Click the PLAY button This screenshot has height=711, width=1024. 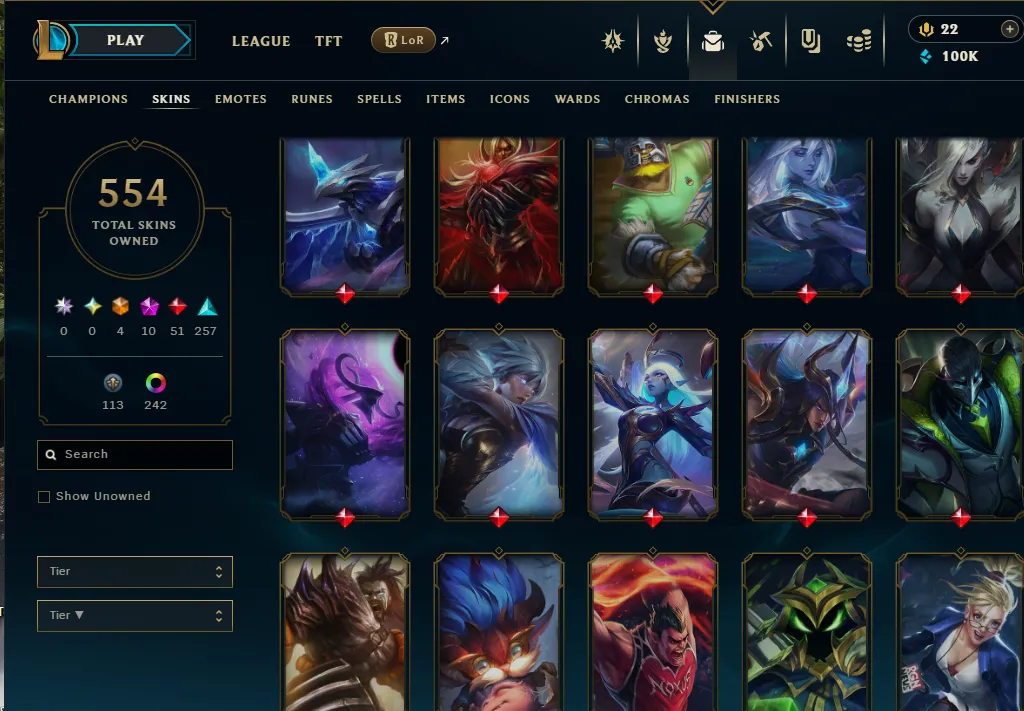coord(126,40)
